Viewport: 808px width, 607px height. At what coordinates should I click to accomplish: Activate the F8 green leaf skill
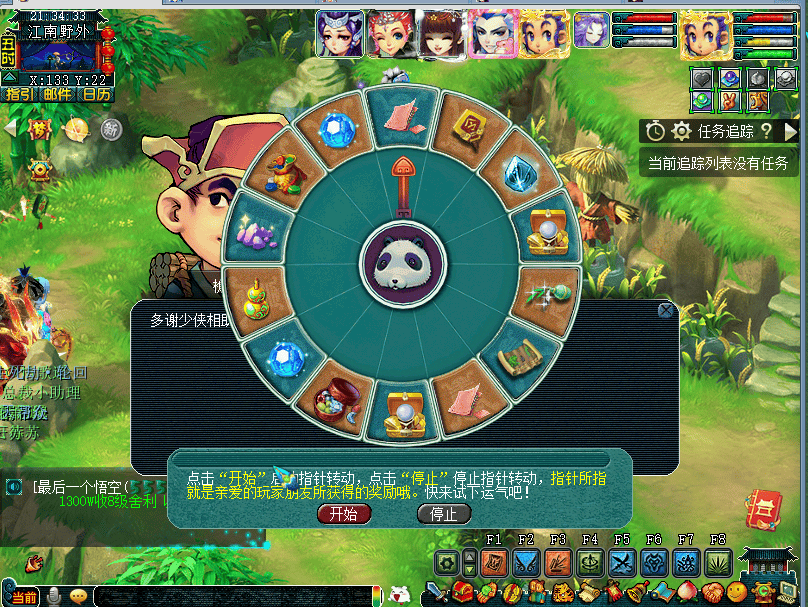(718, 563)
